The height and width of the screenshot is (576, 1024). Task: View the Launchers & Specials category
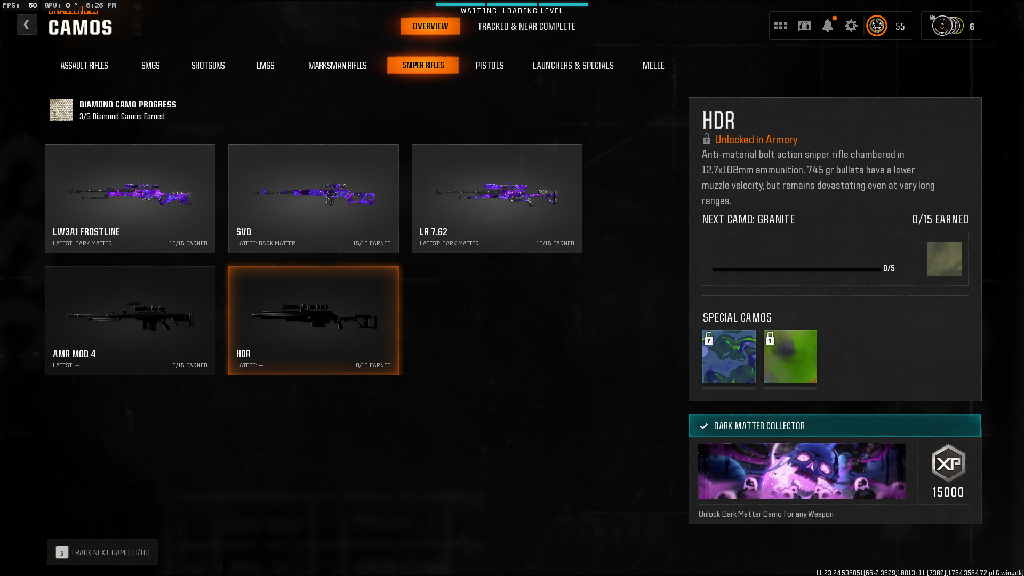pyautogui.click(x=573, y=66)
